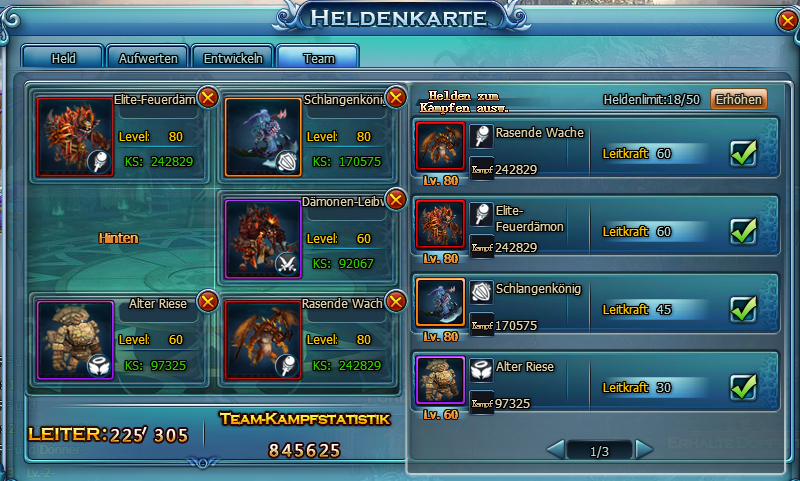Remove Alter Riese from the team formation
This screenshot has width=800, height=481.
click(x=208, y=301)
